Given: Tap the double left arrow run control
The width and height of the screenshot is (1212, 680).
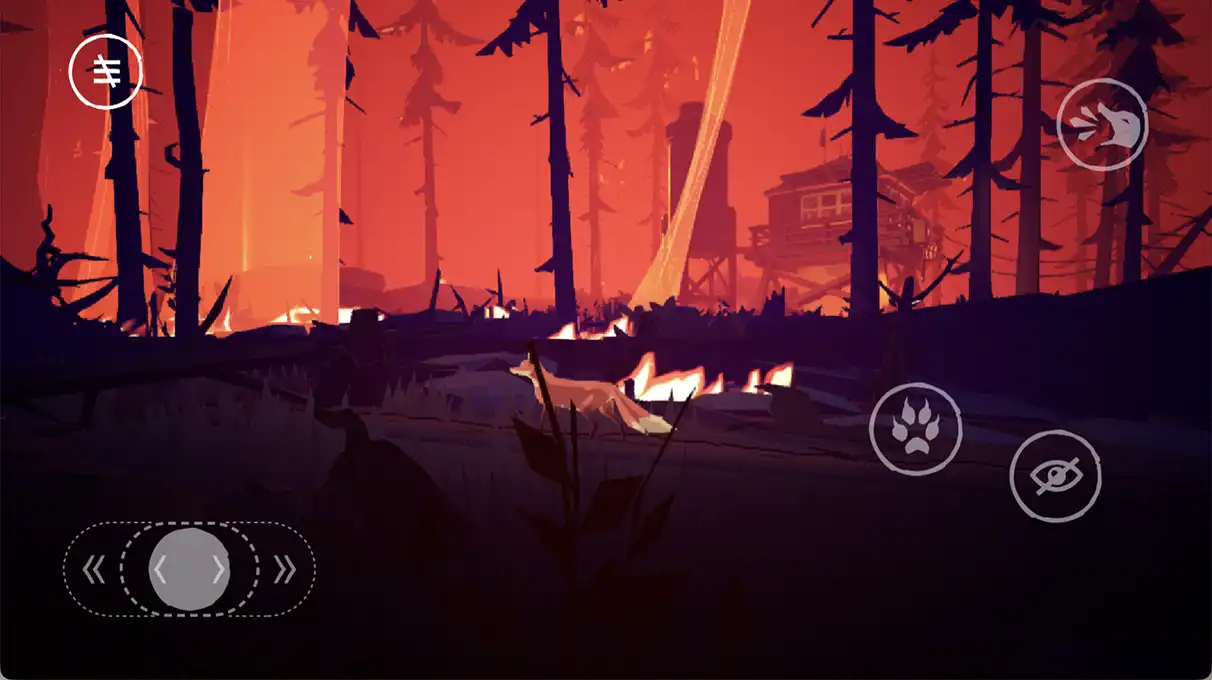Looking at the screenshot, I should [x=93, y=570].
